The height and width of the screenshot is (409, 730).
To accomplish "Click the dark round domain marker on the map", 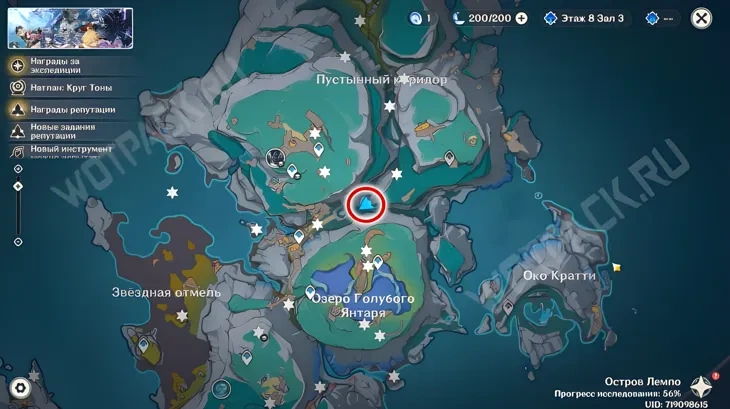I will (x=278, y=156).
